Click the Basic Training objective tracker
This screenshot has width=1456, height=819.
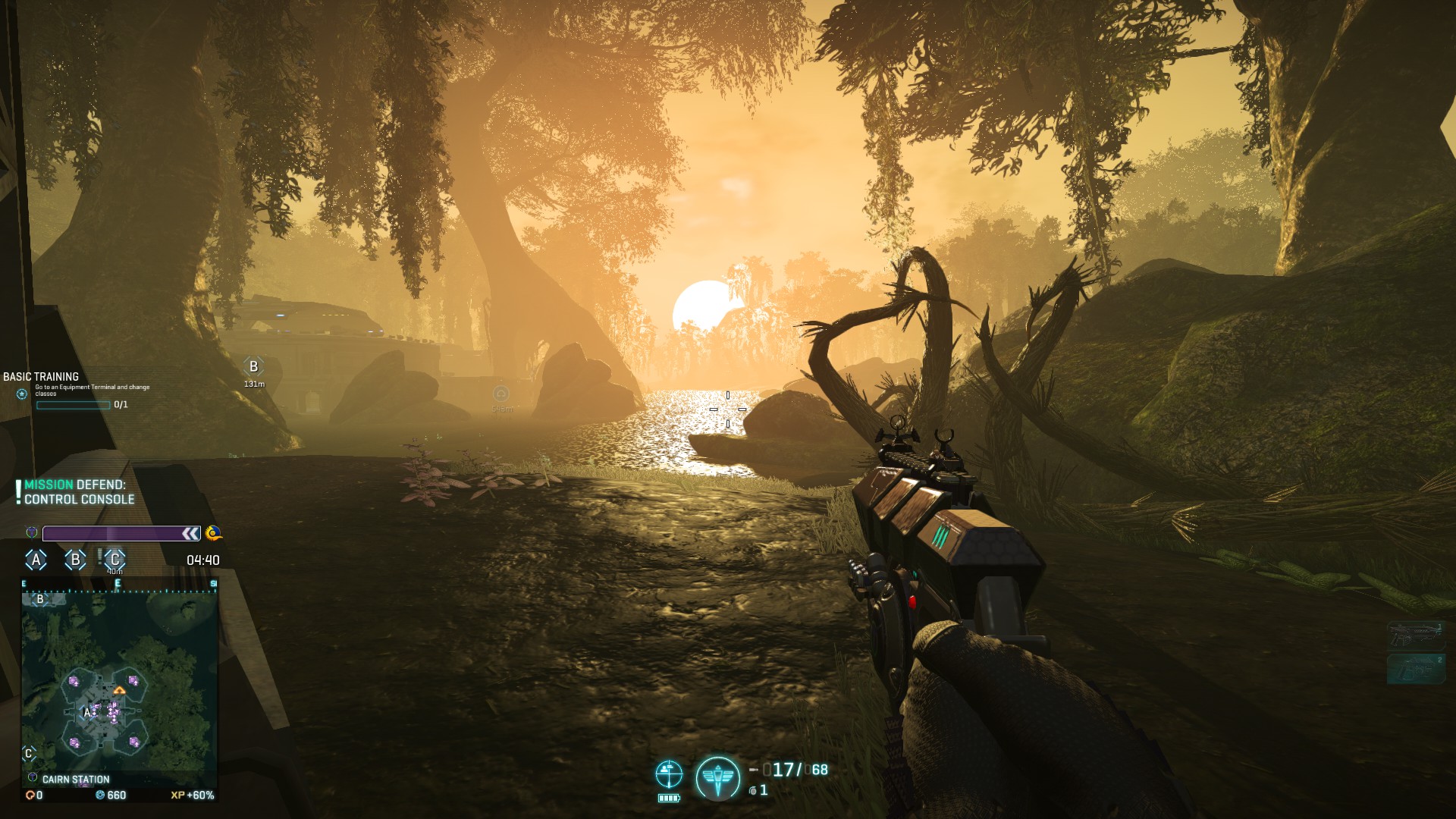click(x=76, y=390)
